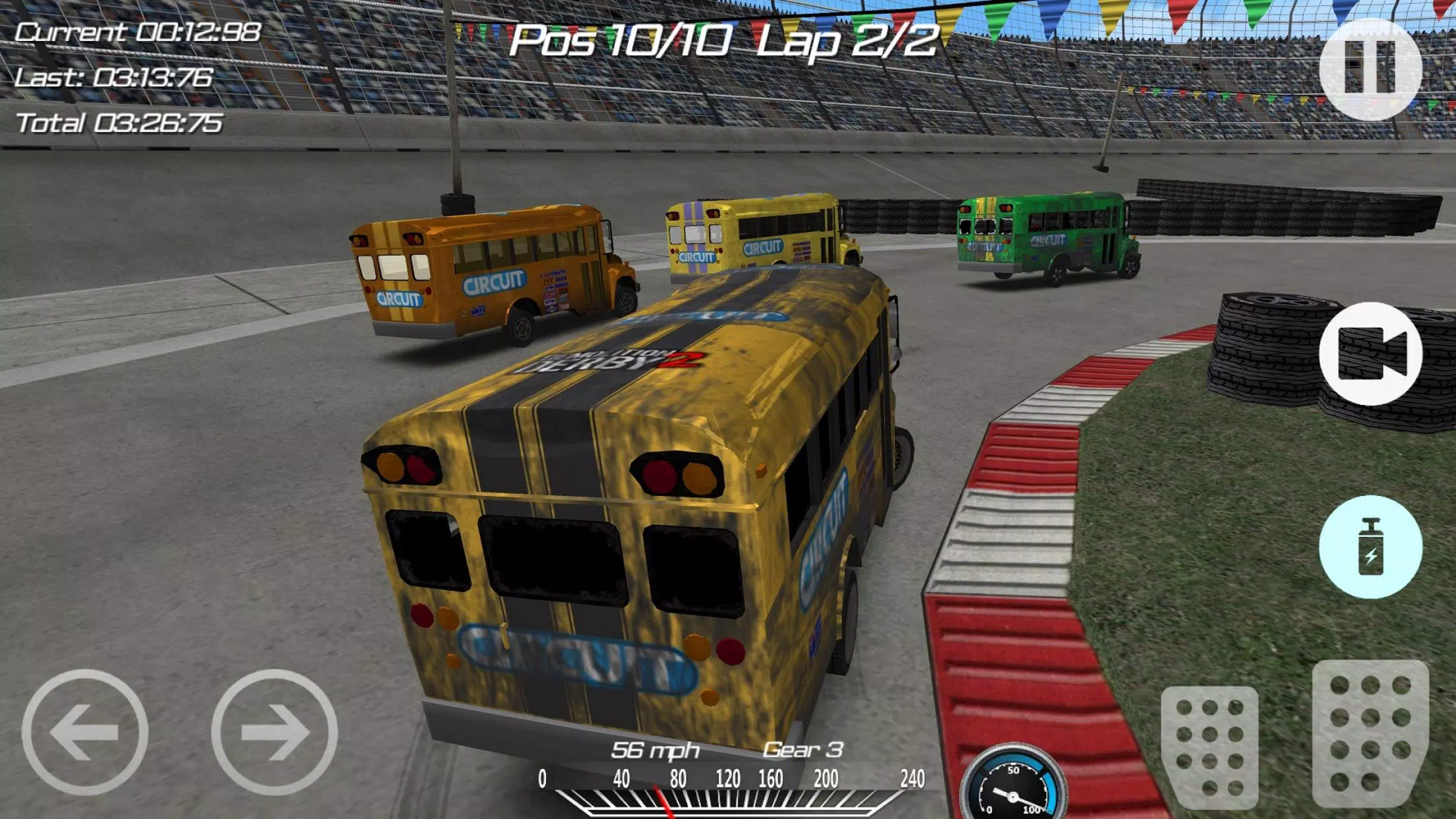Tap the Lap 2/2 counter
The width and height of the screenshot is (1456, 819).
click(x=851, y=41)
